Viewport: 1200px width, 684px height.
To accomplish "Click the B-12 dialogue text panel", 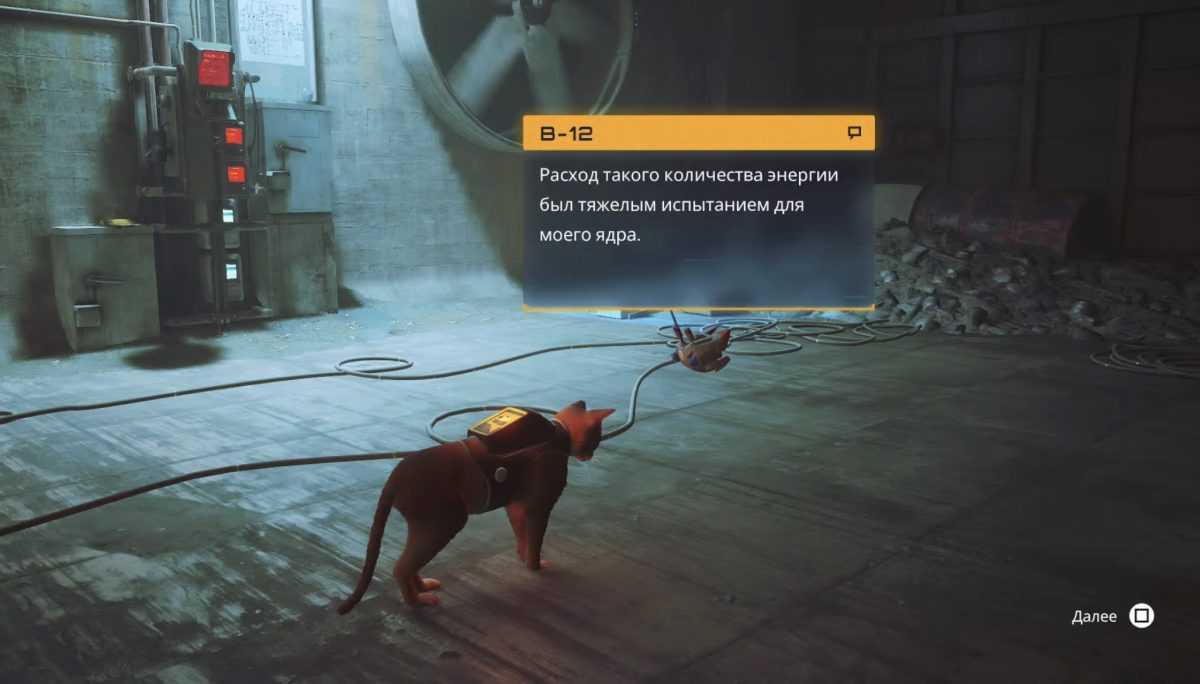I will point(698,229).
